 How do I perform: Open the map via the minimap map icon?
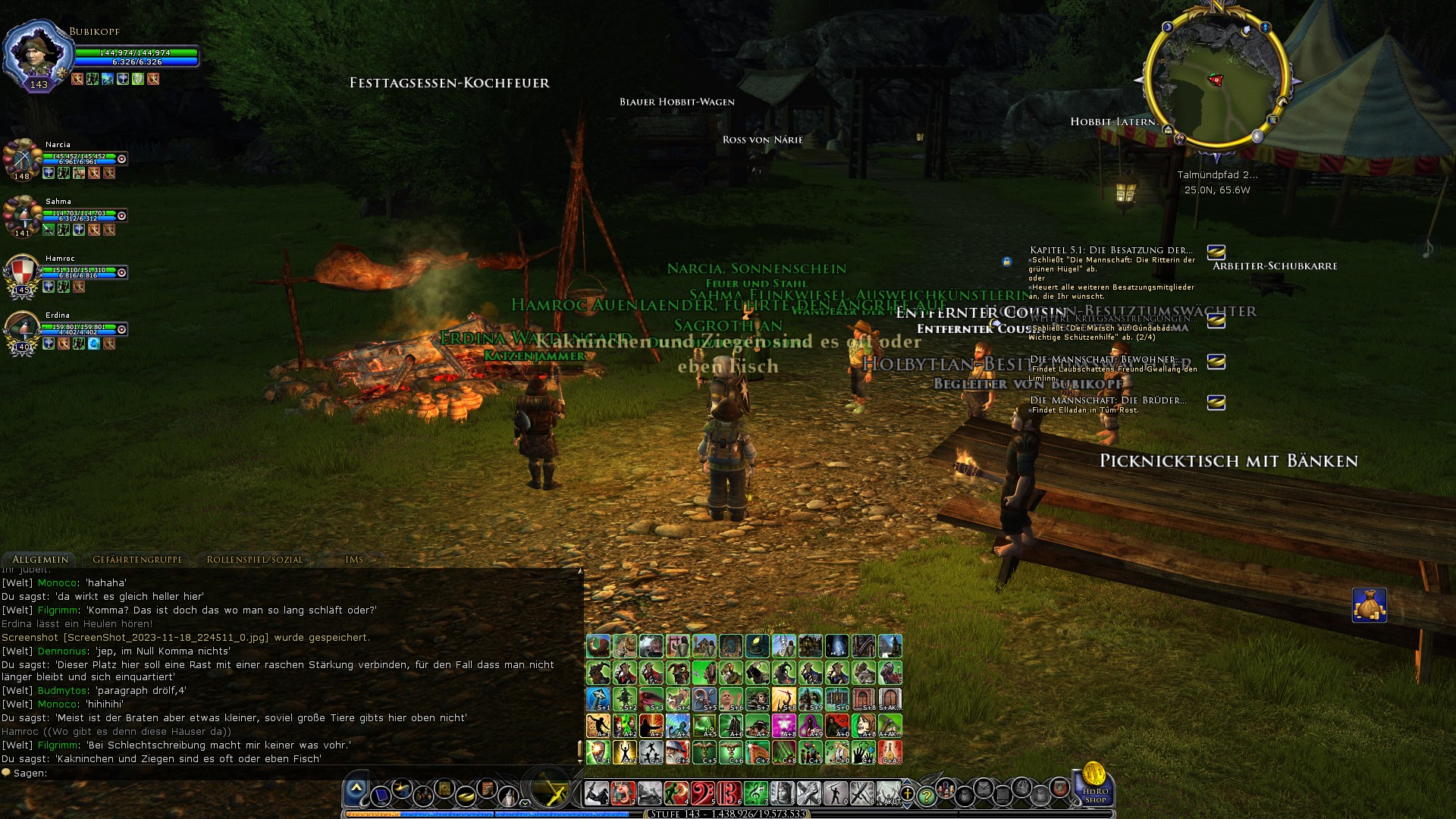(1272, 120)
